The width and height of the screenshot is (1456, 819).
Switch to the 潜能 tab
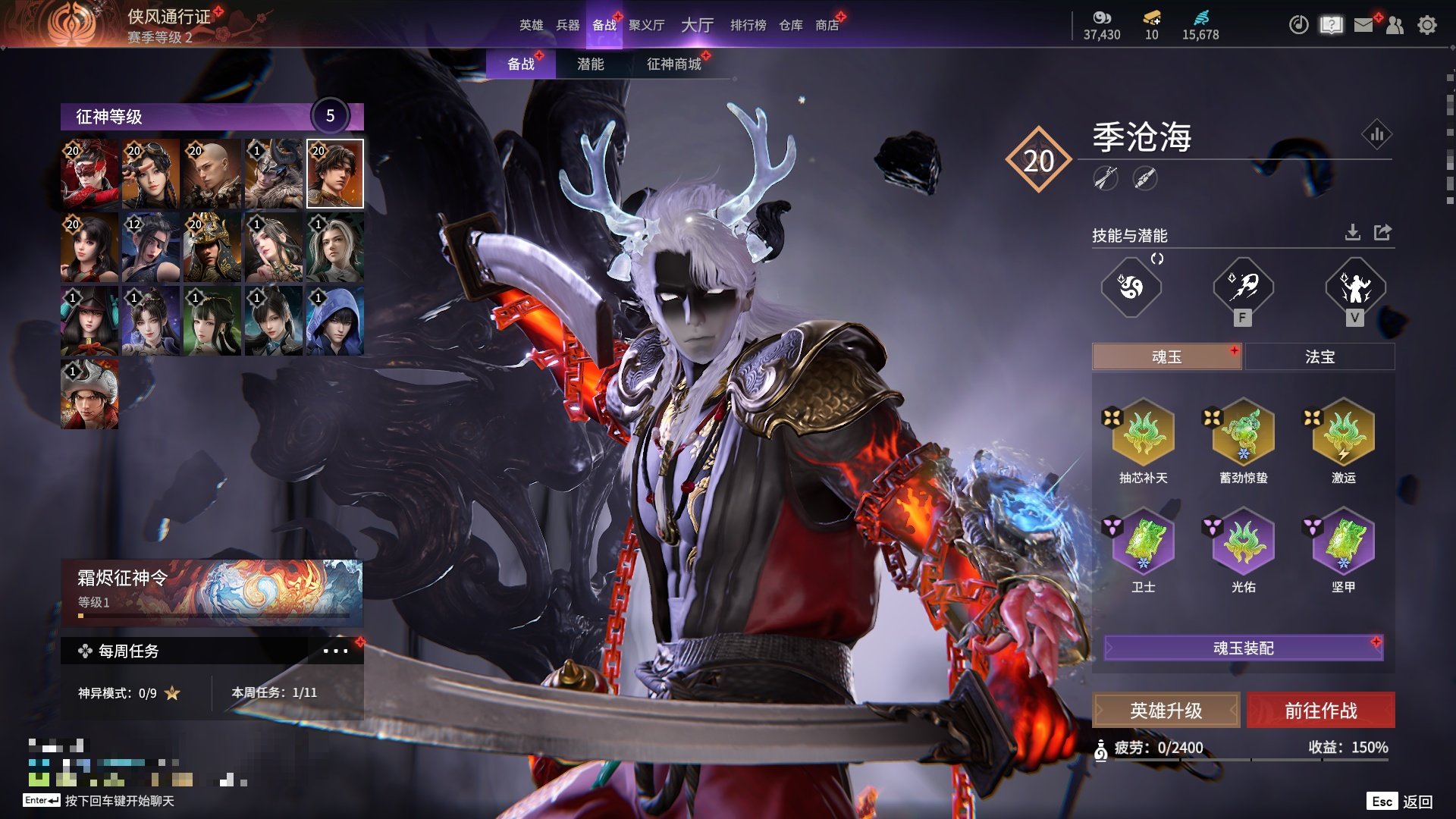pos(590,64)
